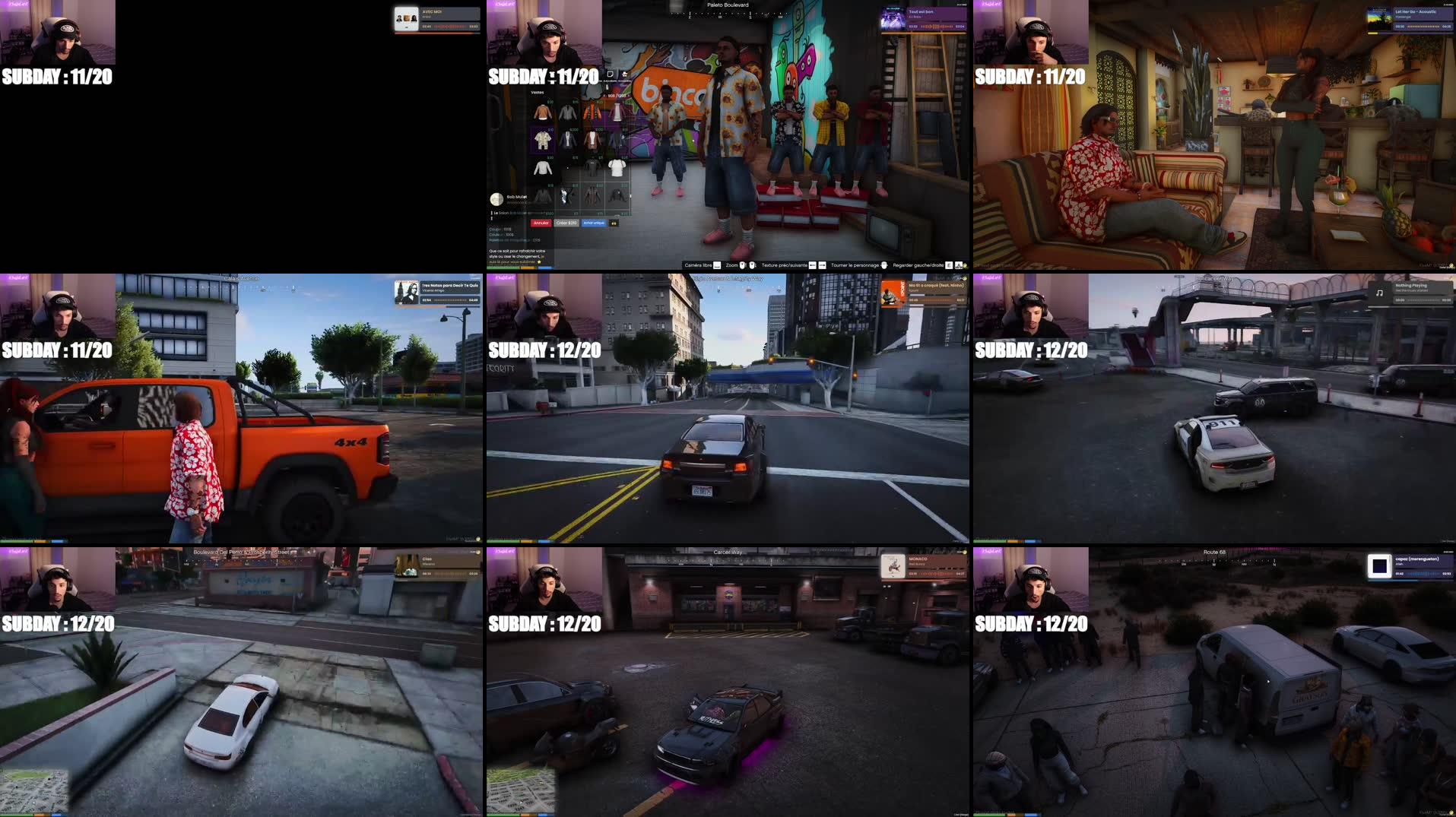Click the E key icon beside Regarder gauche/droite
Image resolution: width=1456 pixels, height=817 pixels.
tap(948, 265)
